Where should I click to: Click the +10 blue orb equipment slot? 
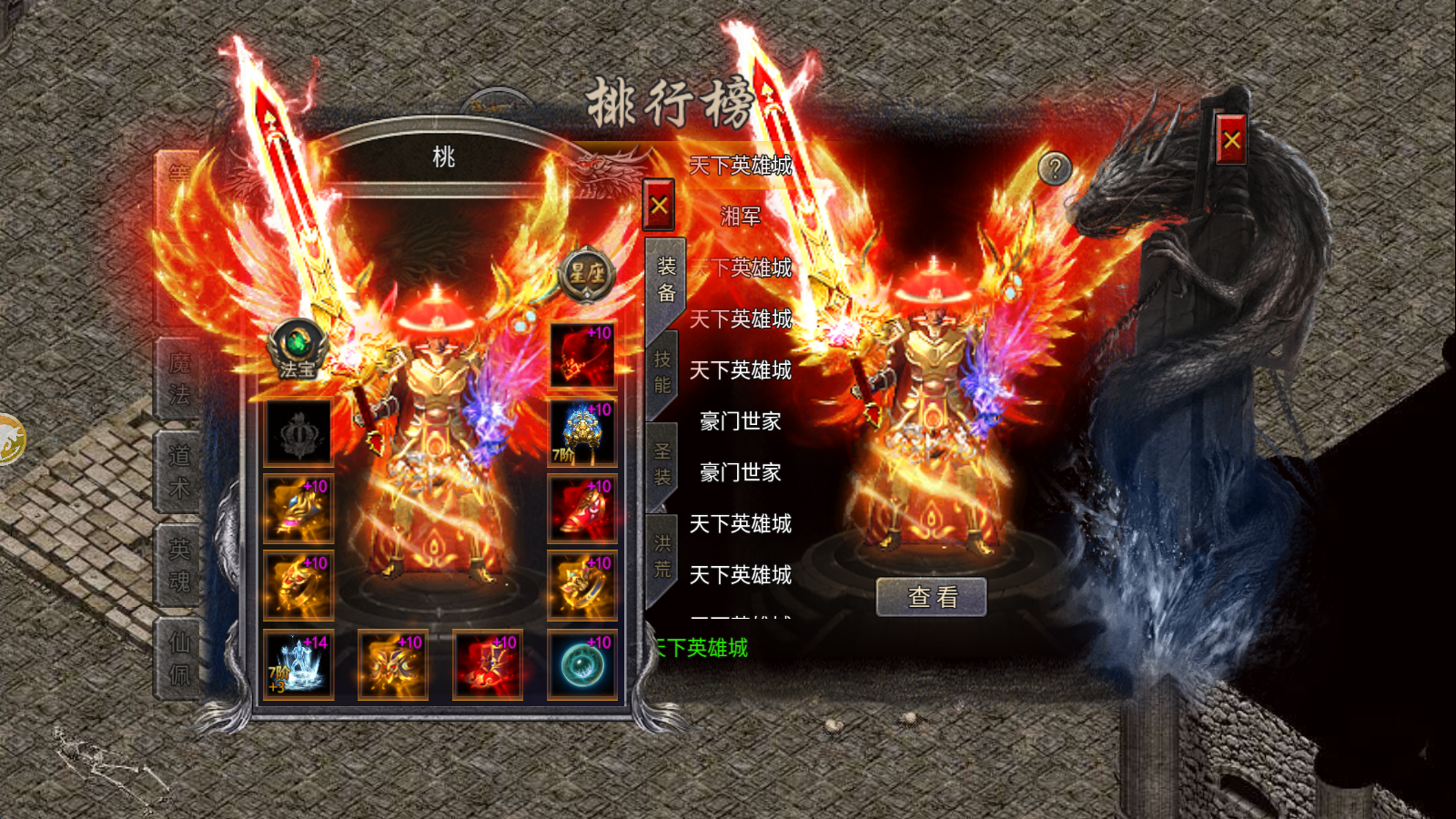[x=582, y=666]
